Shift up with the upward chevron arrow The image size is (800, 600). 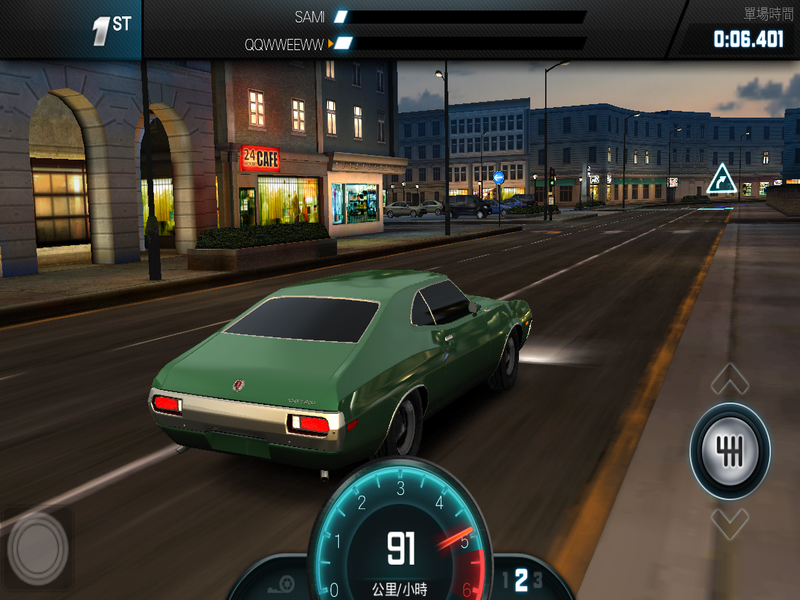click(730, 380)
